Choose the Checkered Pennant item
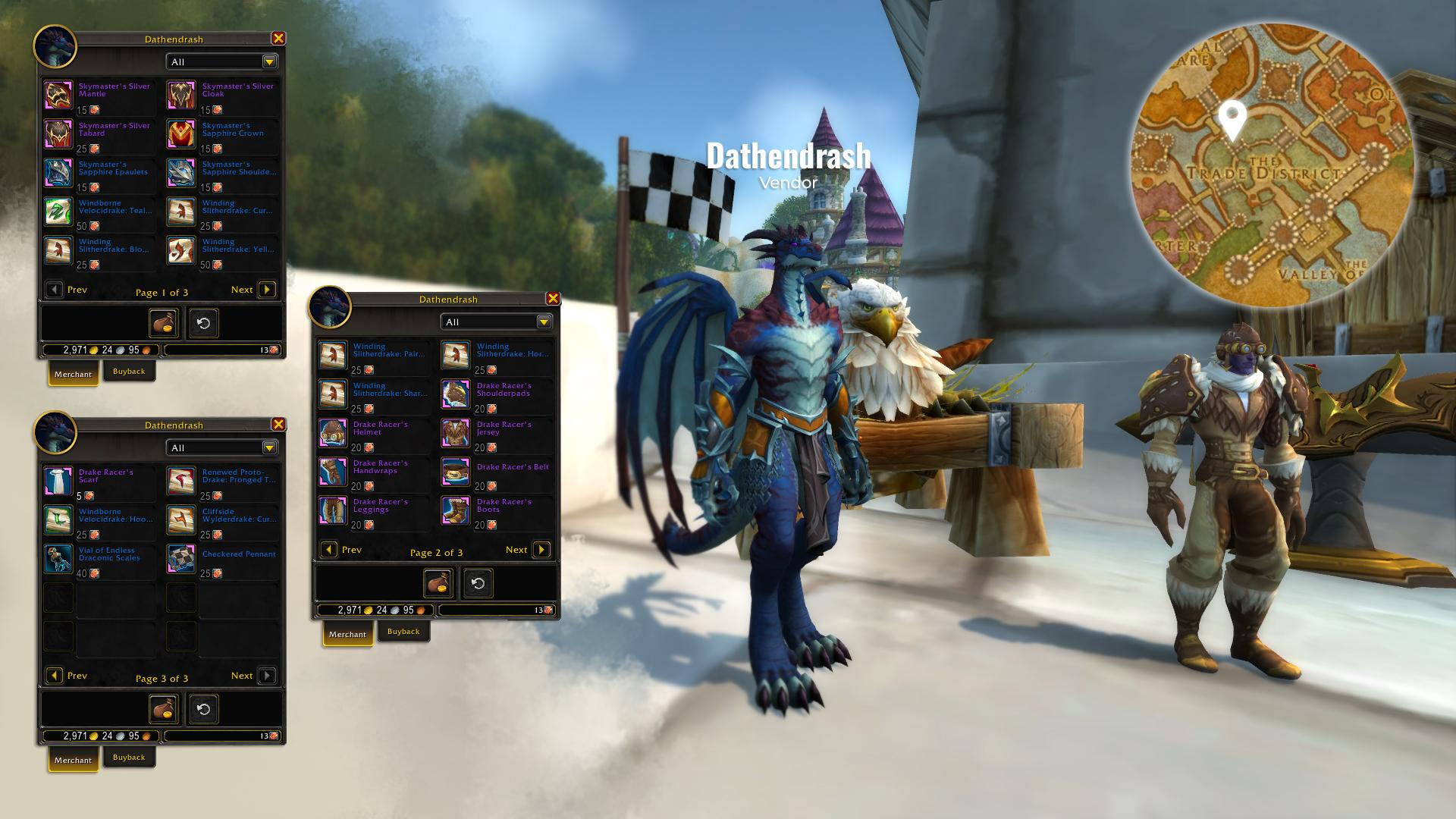Viewport: 1456px width, 819px height. tap(181, 559)
